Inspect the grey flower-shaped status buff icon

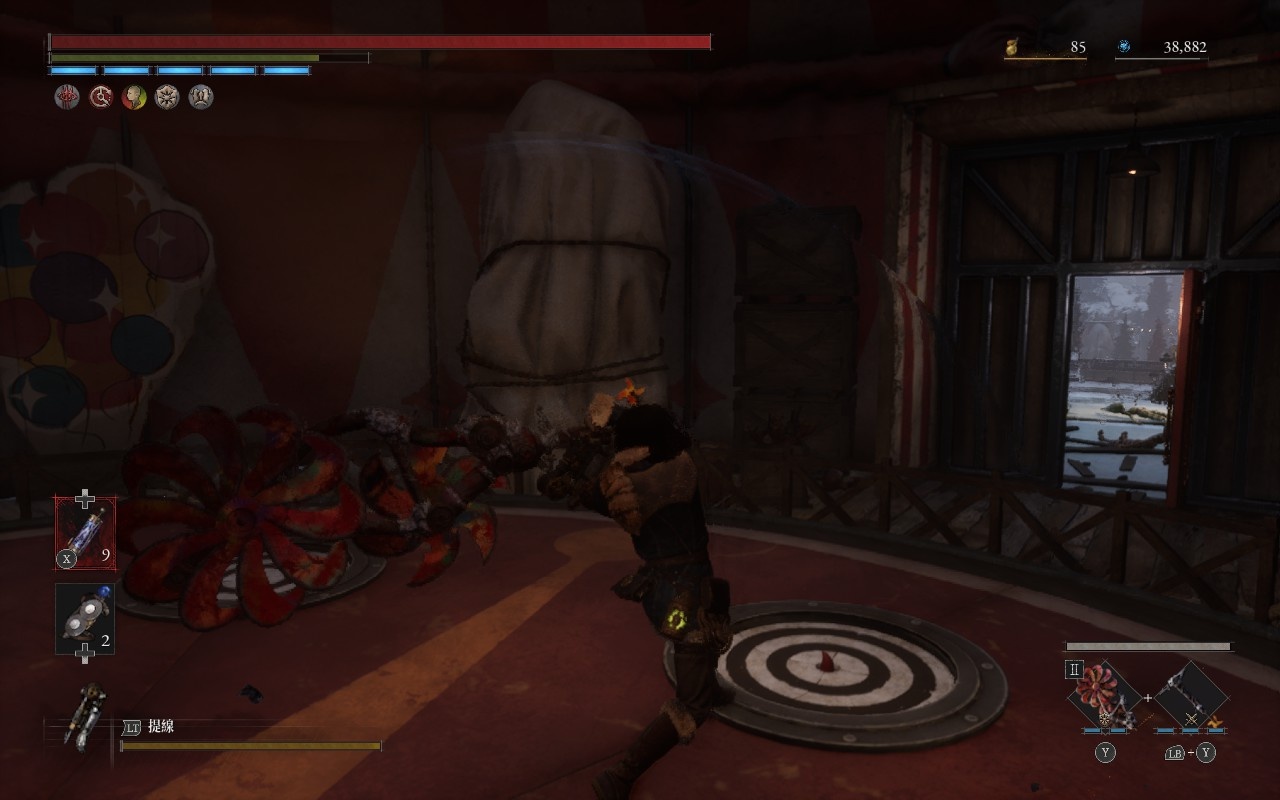pos(167,97)
